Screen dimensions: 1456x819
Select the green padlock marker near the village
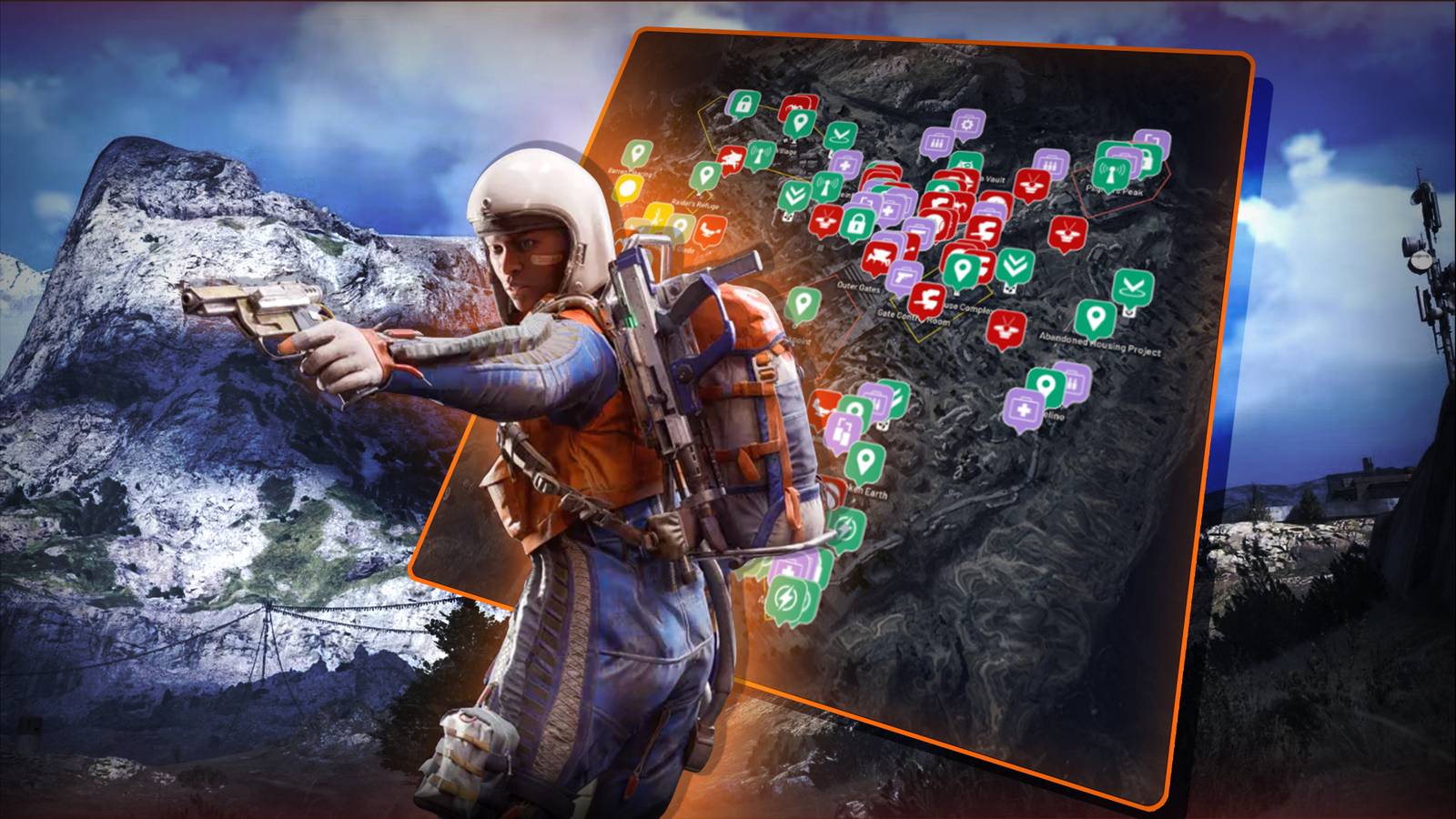click(x=744, y=101)
